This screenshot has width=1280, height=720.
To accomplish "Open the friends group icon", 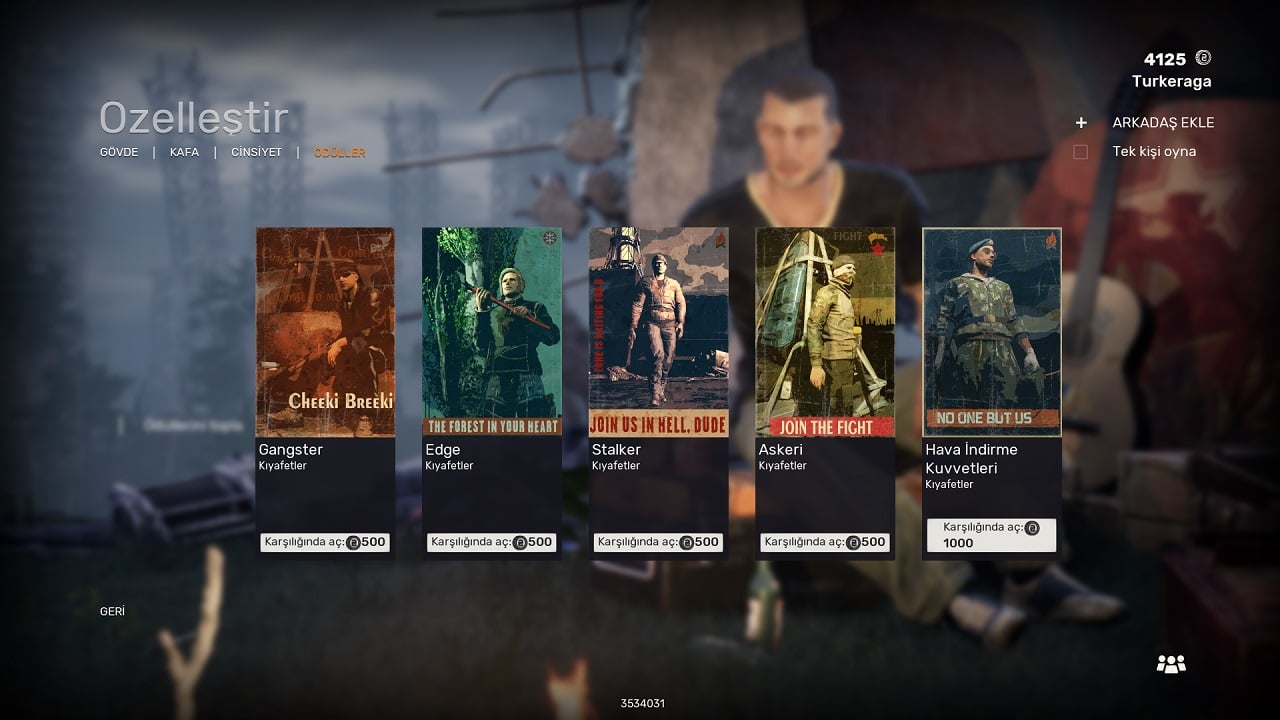I will tap(1171, 663).
